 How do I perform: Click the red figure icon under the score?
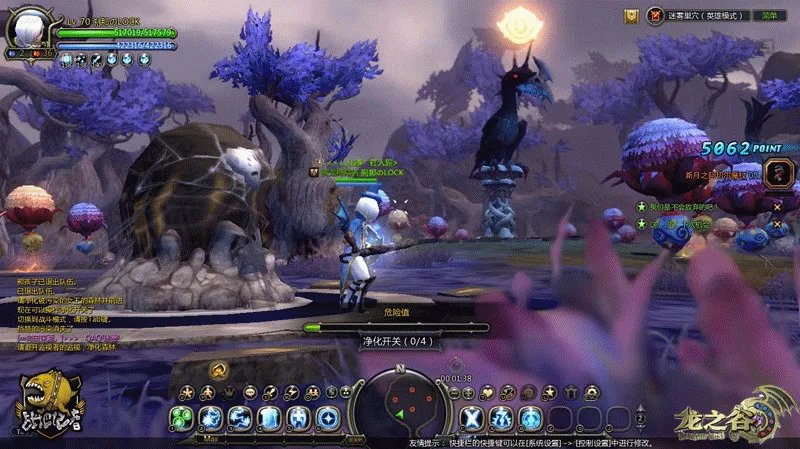(777, 173)
